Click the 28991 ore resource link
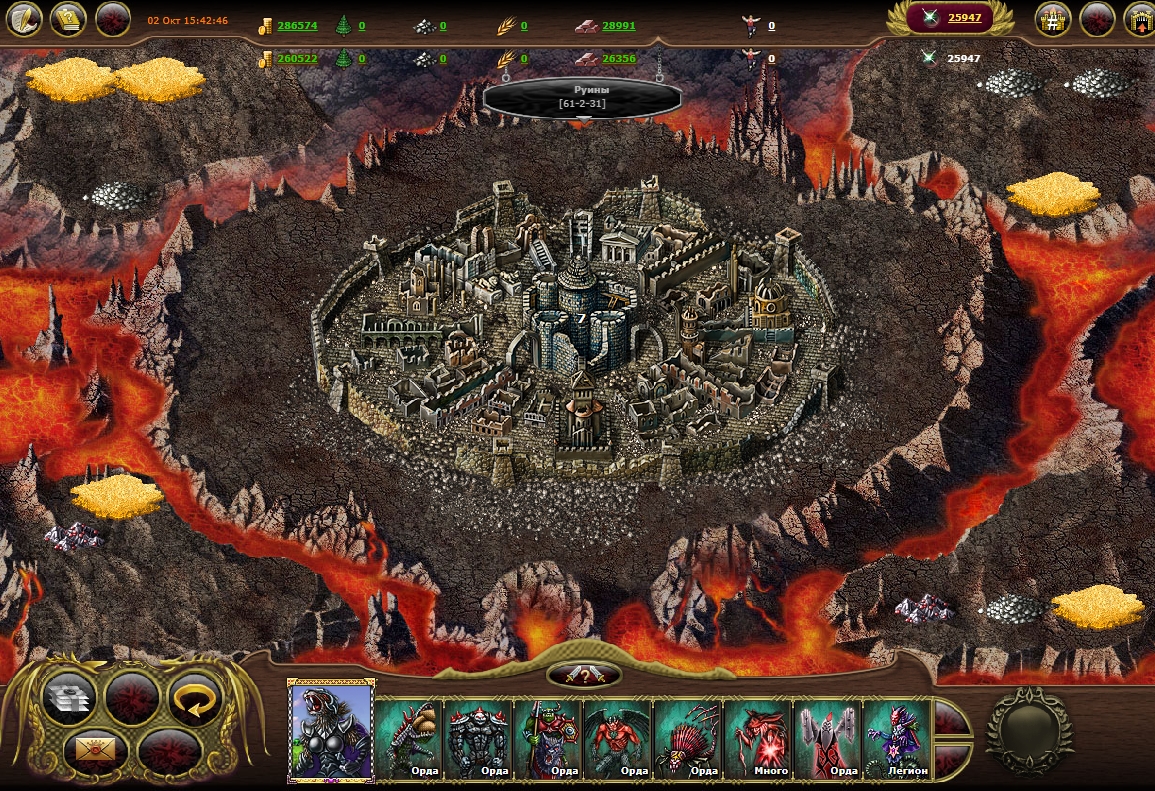This screenshot has width=1155, height=791. [x=618, y=26]
